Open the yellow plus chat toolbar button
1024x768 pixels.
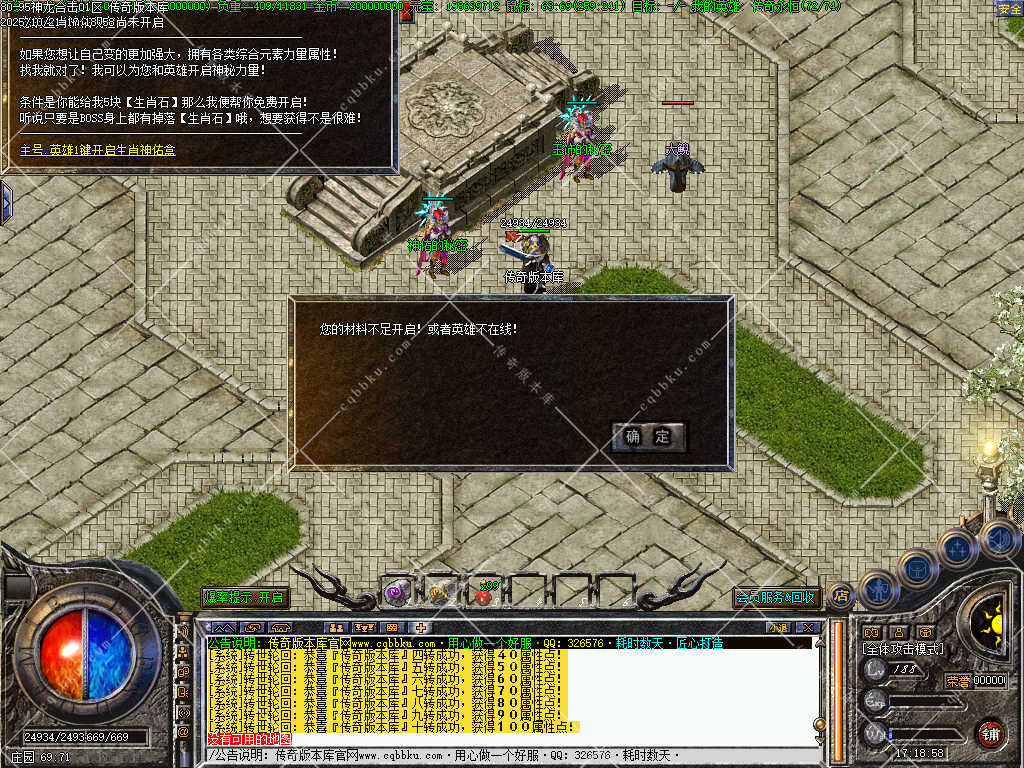[422, 628]
